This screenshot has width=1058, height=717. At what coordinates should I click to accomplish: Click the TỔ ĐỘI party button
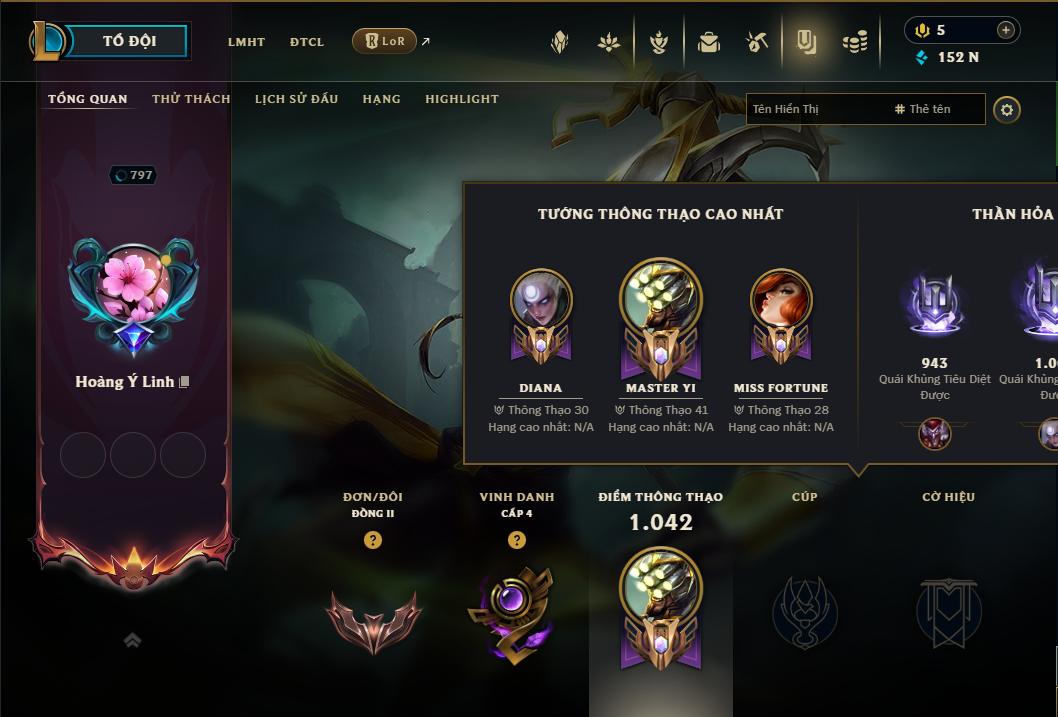(x=129, y=41)
